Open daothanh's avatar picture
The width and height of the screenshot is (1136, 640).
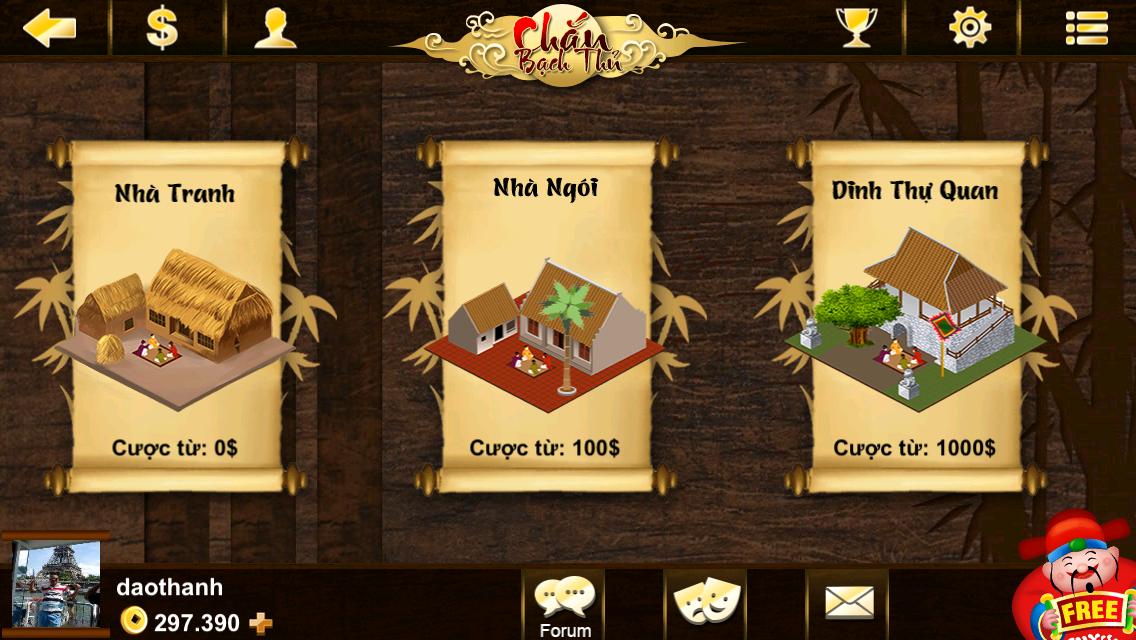tap(56, 586)
